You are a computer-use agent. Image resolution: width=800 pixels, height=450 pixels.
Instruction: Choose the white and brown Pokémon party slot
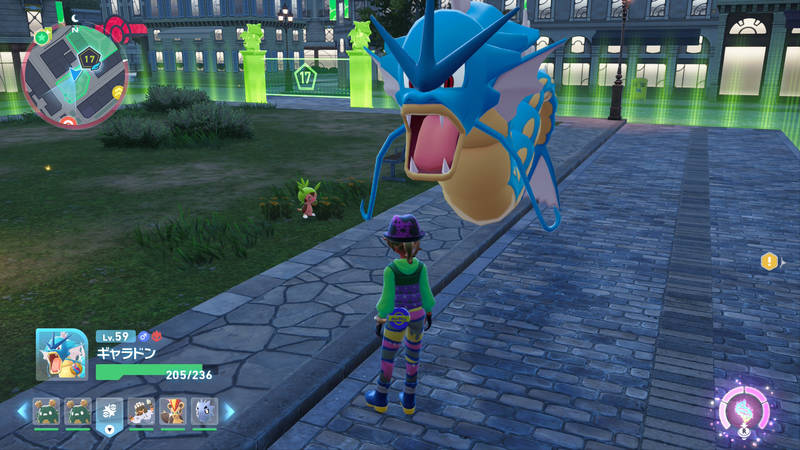click(141, 411)
